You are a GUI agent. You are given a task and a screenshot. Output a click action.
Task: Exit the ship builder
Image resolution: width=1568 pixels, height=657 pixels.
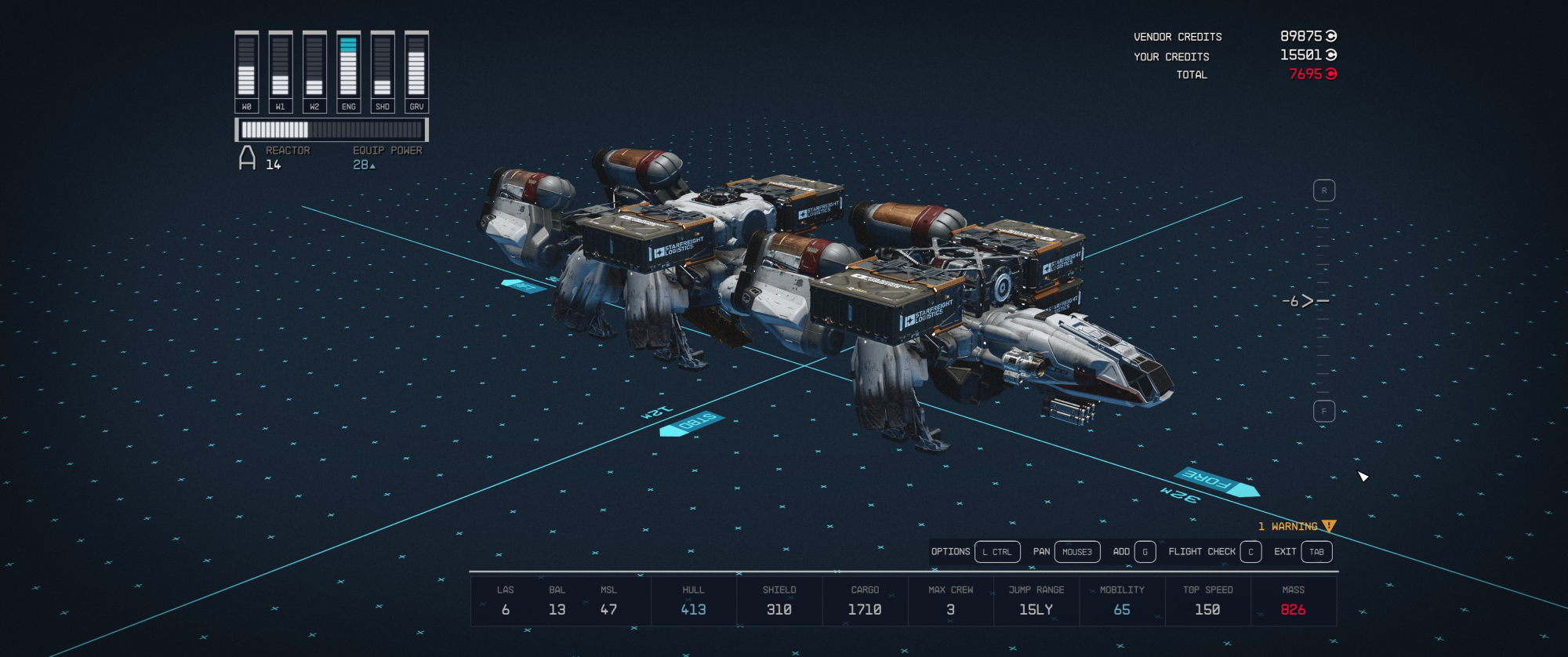tap(1302, 552)
